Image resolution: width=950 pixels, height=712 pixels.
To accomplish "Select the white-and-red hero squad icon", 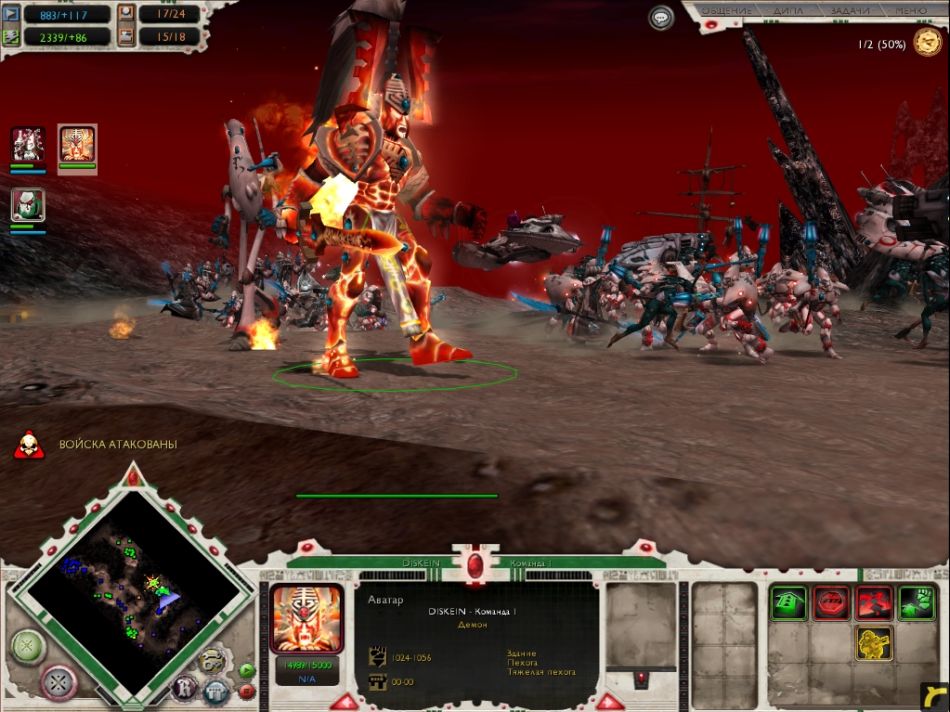I will (x=27, y=144).
